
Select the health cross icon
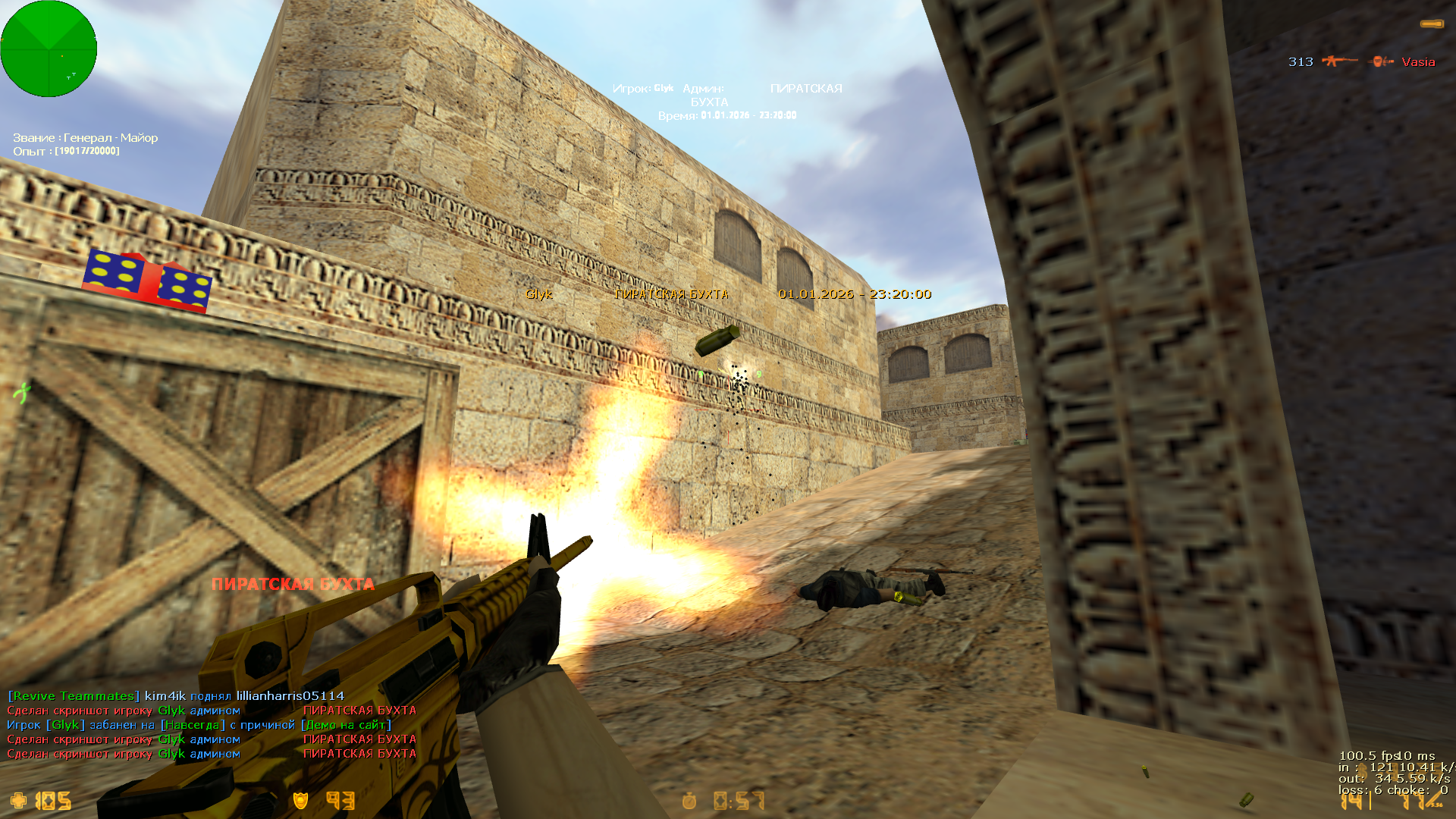(x=18, y=800)
